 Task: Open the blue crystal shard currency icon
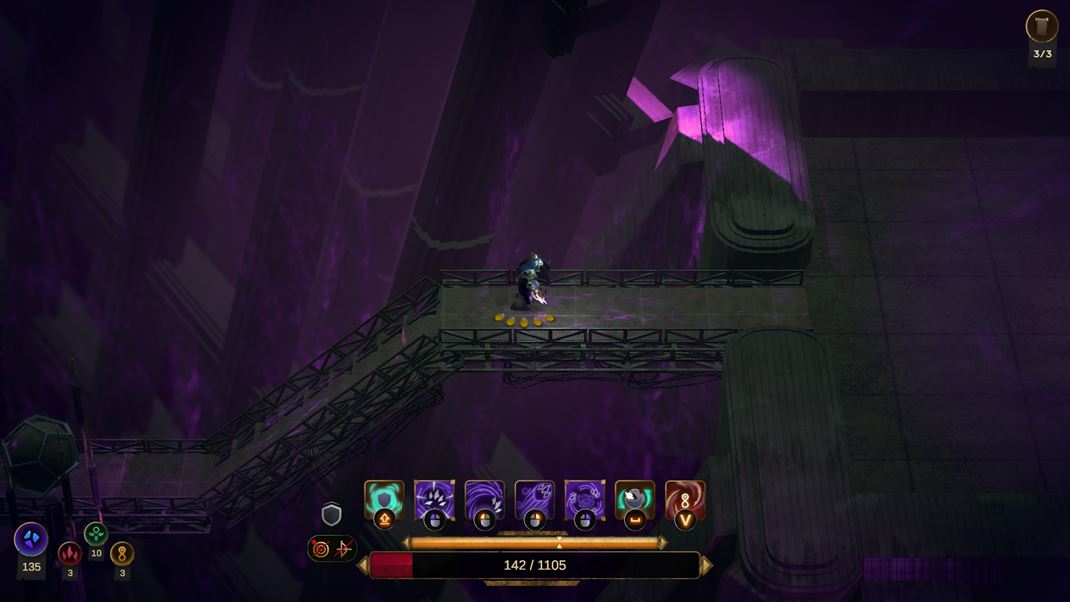pyautogui.click(x=31, y=539)
